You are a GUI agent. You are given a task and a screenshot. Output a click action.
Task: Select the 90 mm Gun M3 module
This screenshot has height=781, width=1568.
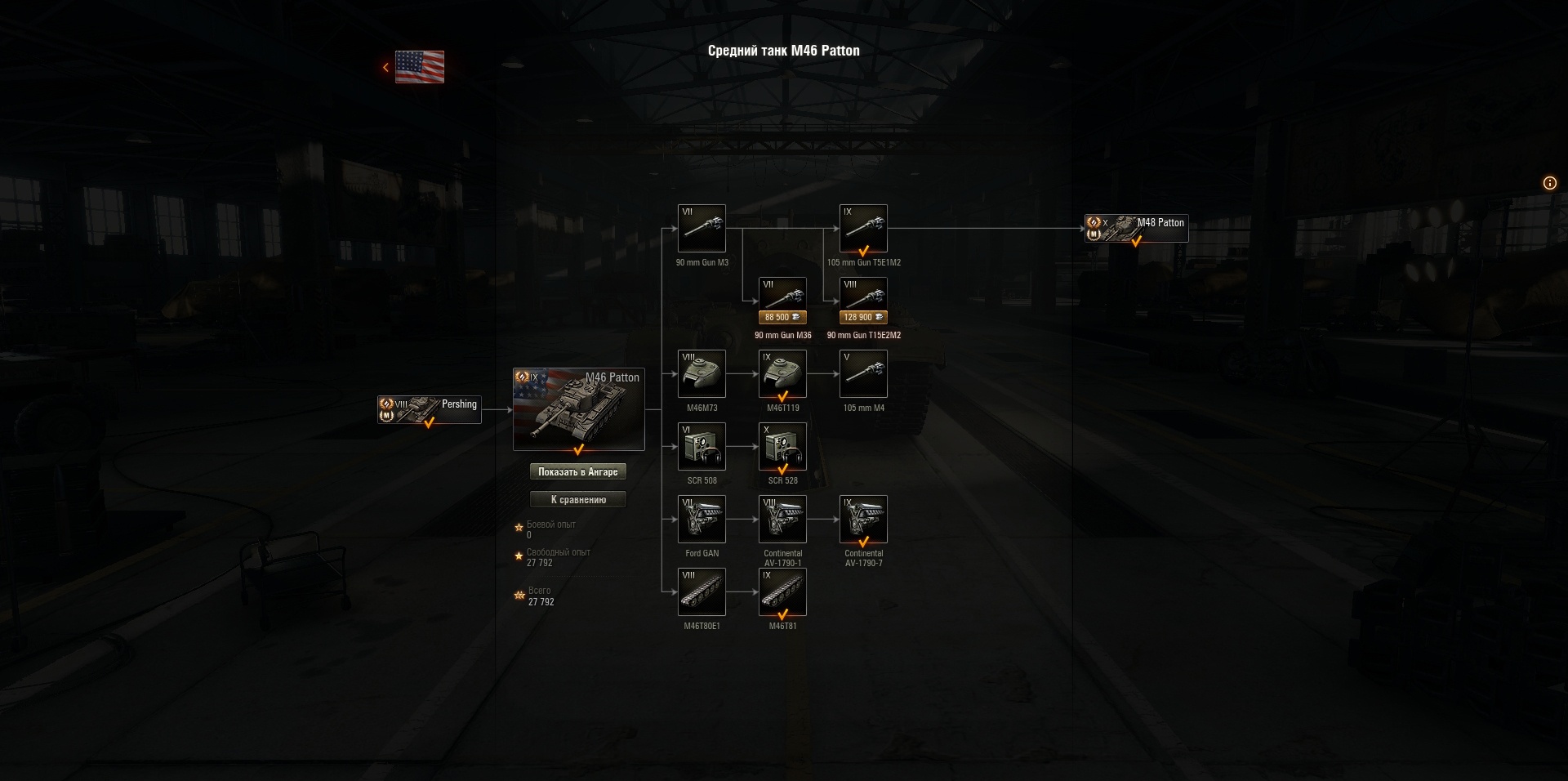point(702,230)
